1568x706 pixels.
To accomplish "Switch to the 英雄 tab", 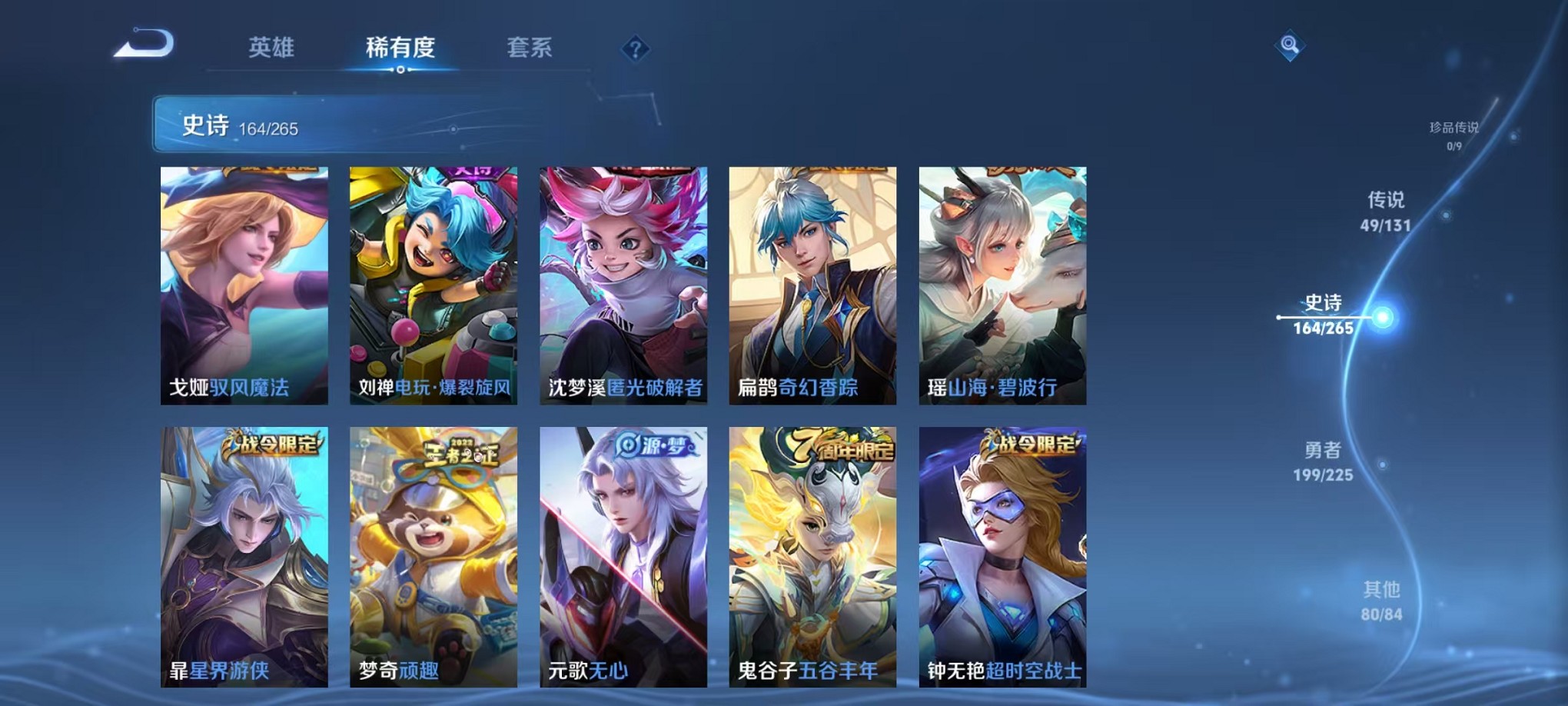I will point(271,48).
